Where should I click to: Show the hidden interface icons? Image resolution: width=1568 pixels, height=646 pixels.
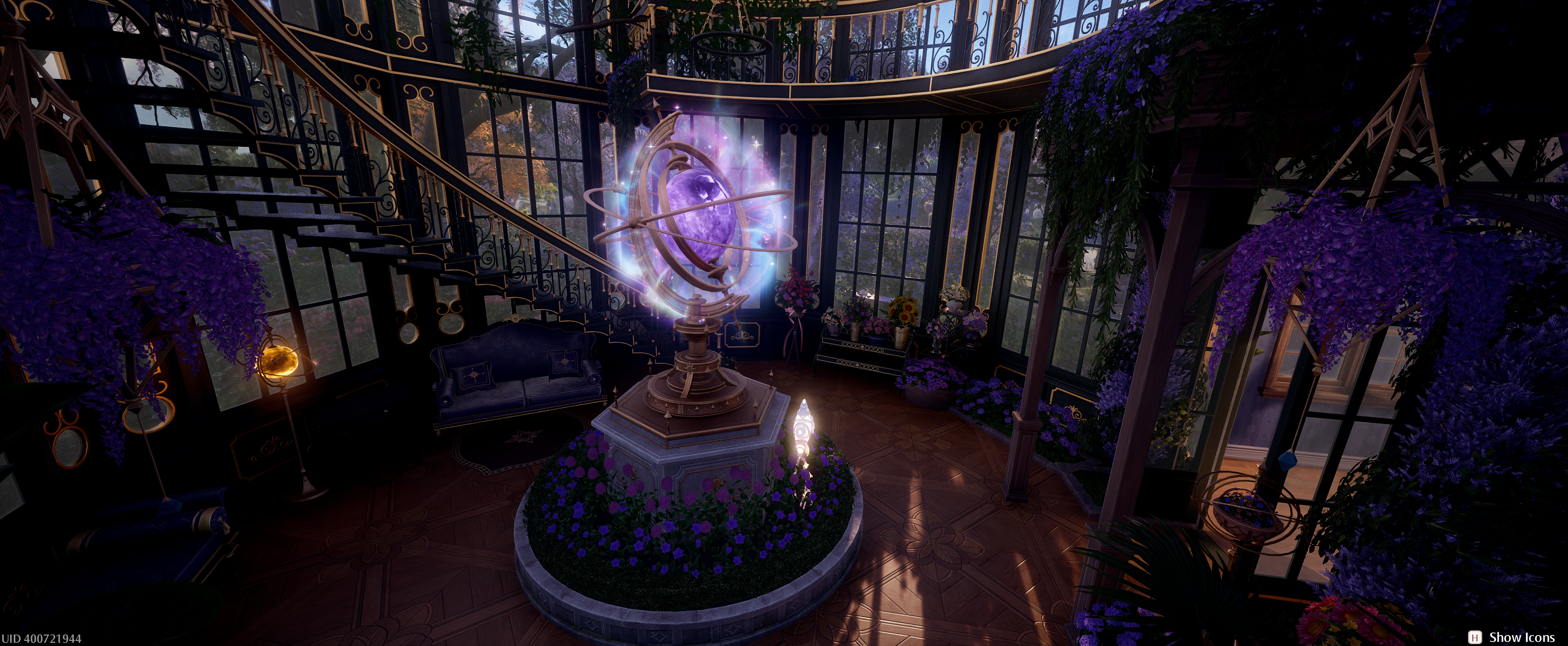pyautogui.click(x=1512, y=637)
